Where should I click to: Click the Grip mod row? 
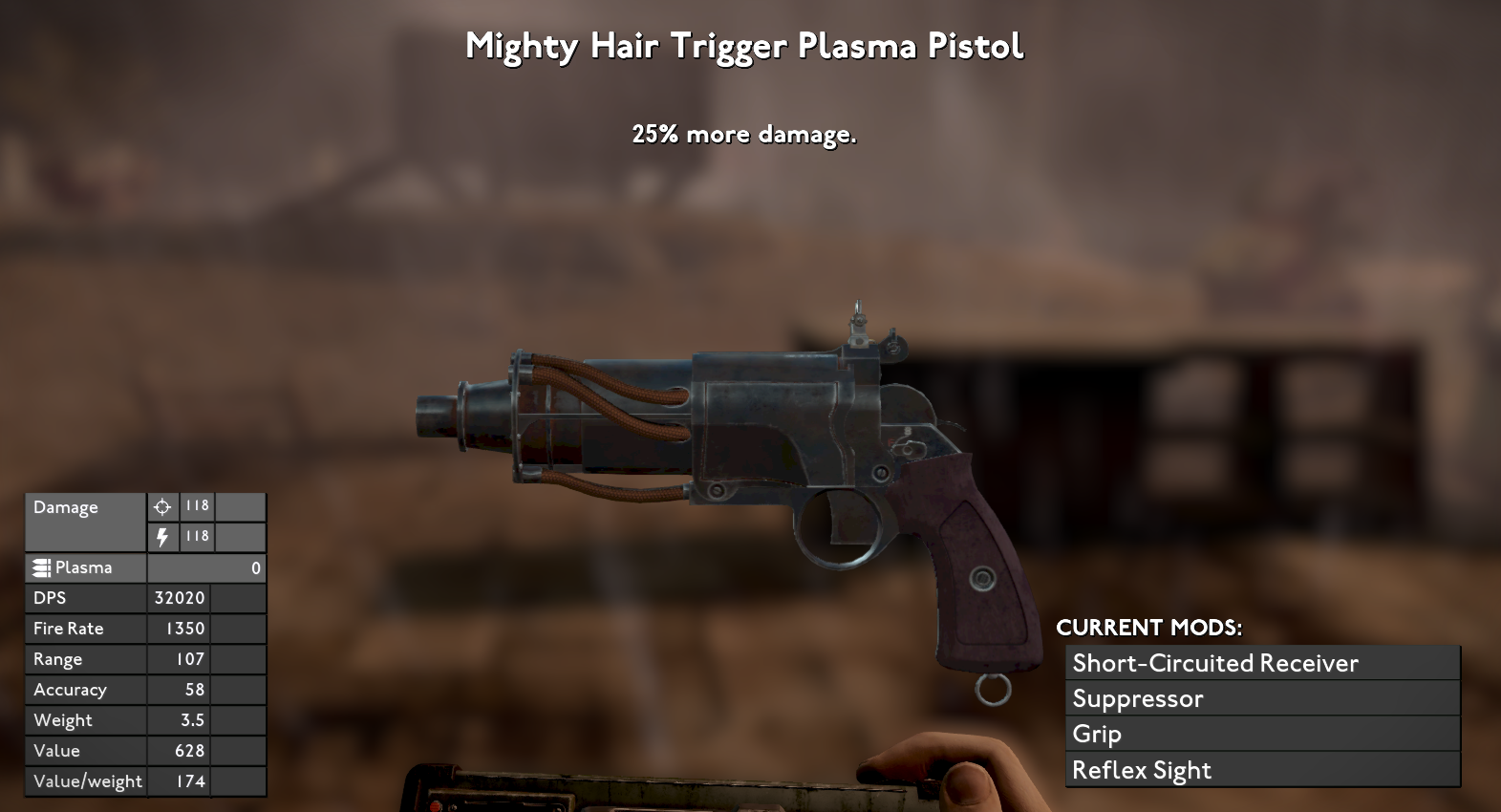click(x=1261, y=734)
